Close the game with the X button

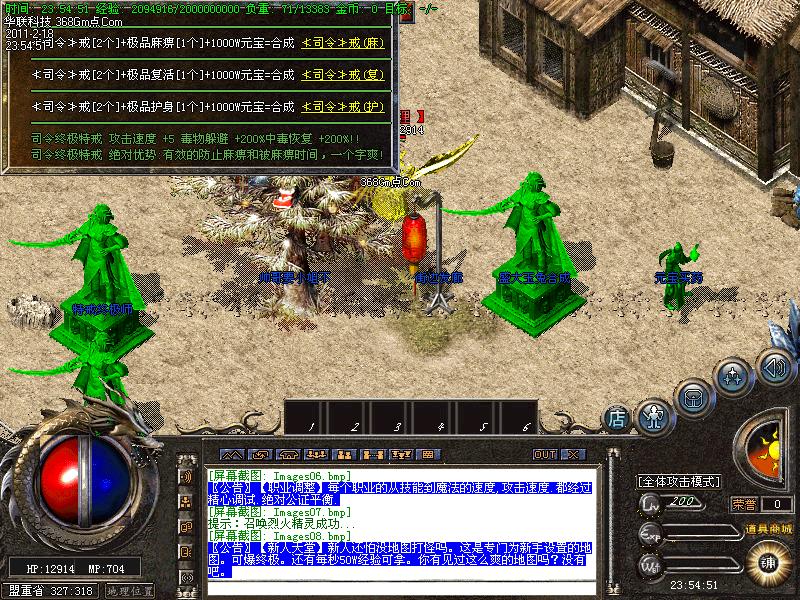tap(572, 454)
